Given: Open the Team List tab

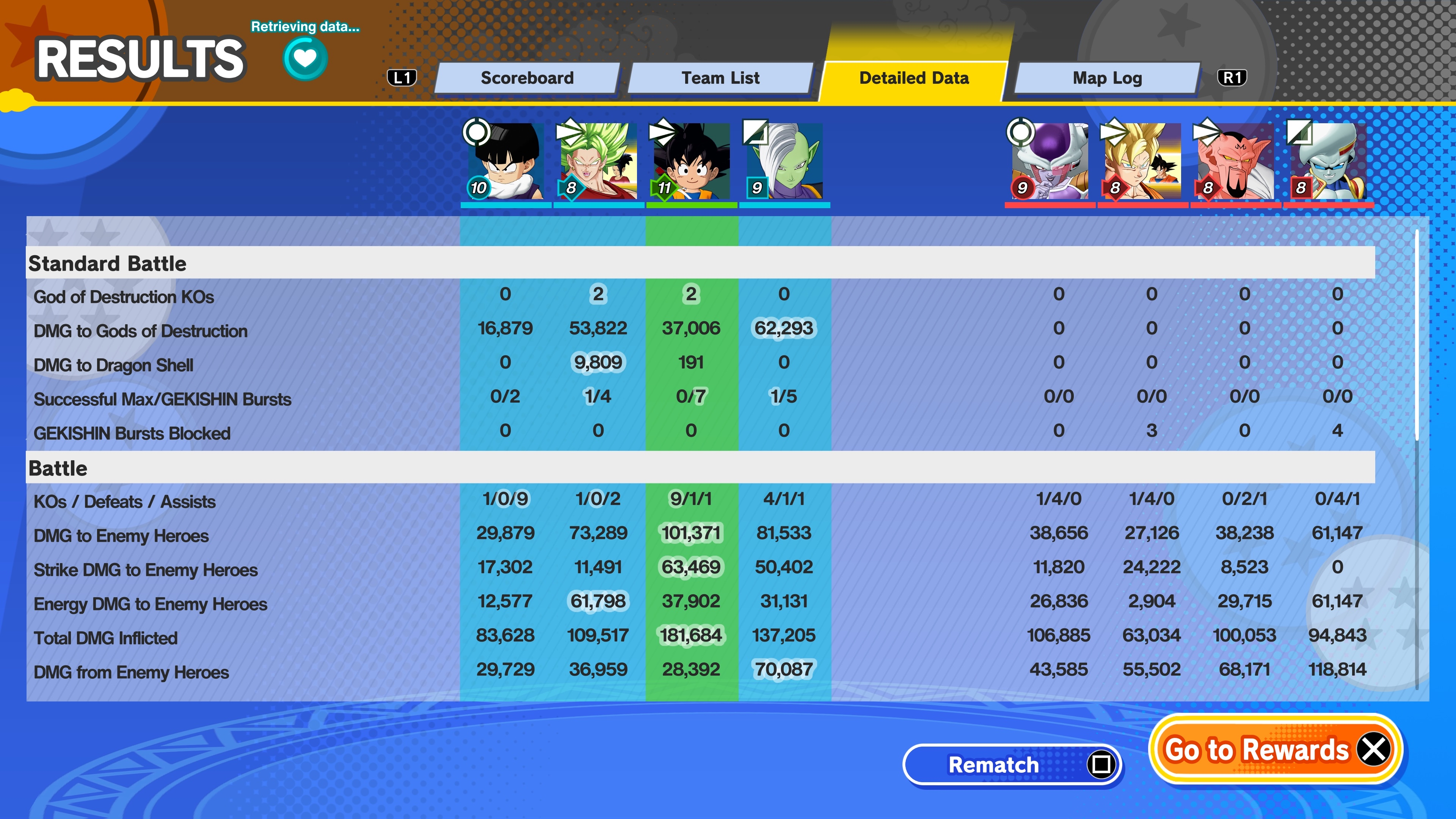Looking at the screenshot, I should [x=720, y=78].
